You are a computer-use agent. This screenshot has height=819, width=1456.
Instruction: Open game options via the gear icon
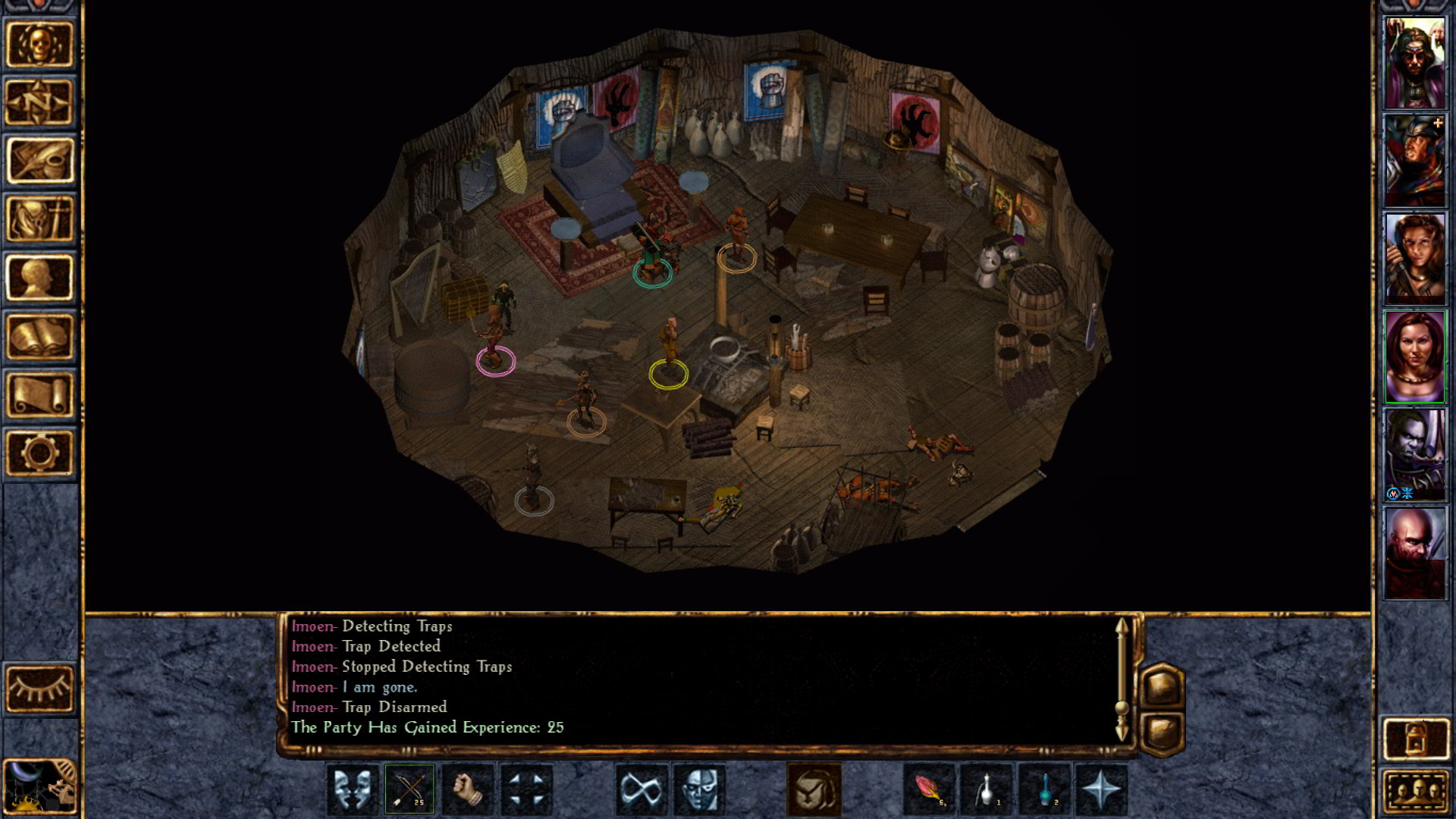[39, 453]
